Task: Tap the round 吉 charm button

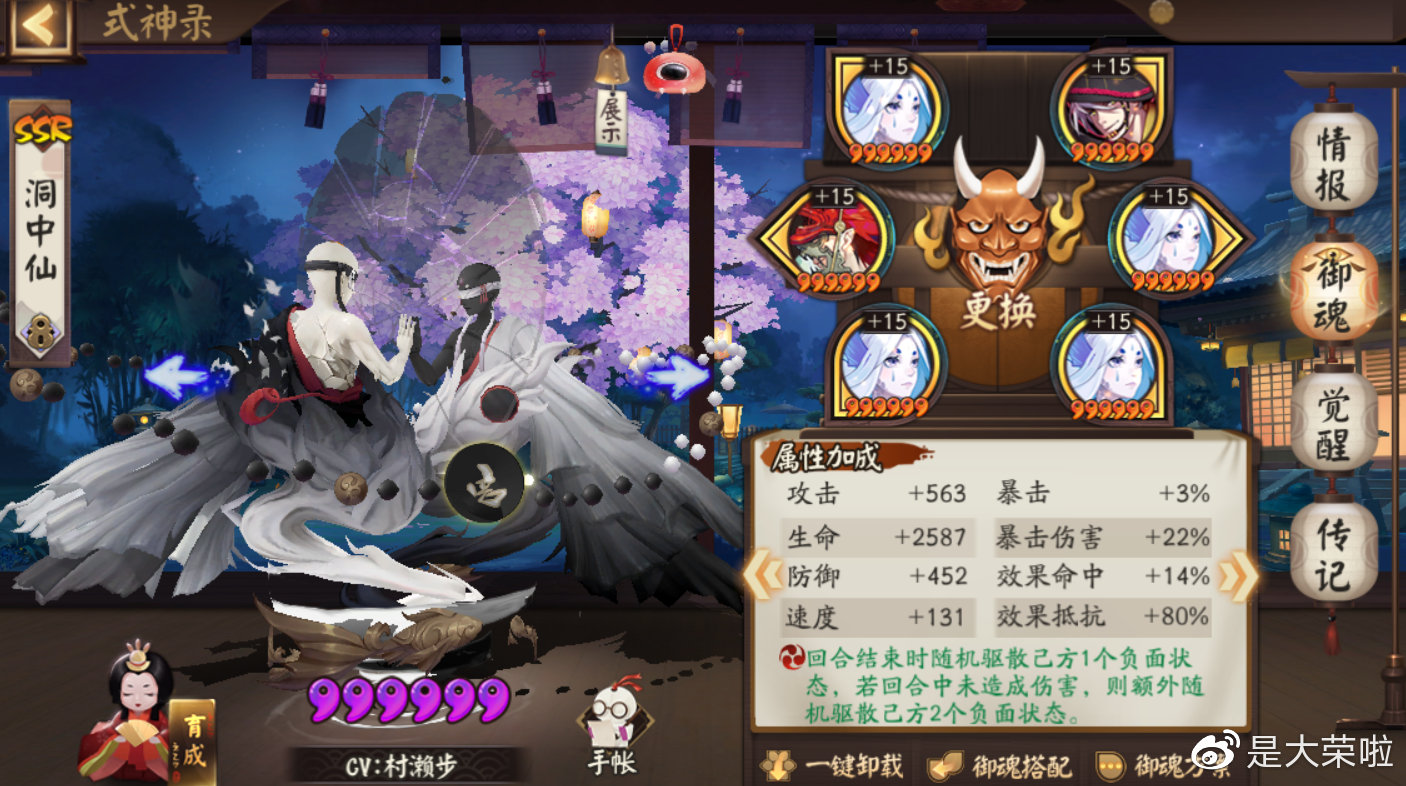Action: point(485,482)
